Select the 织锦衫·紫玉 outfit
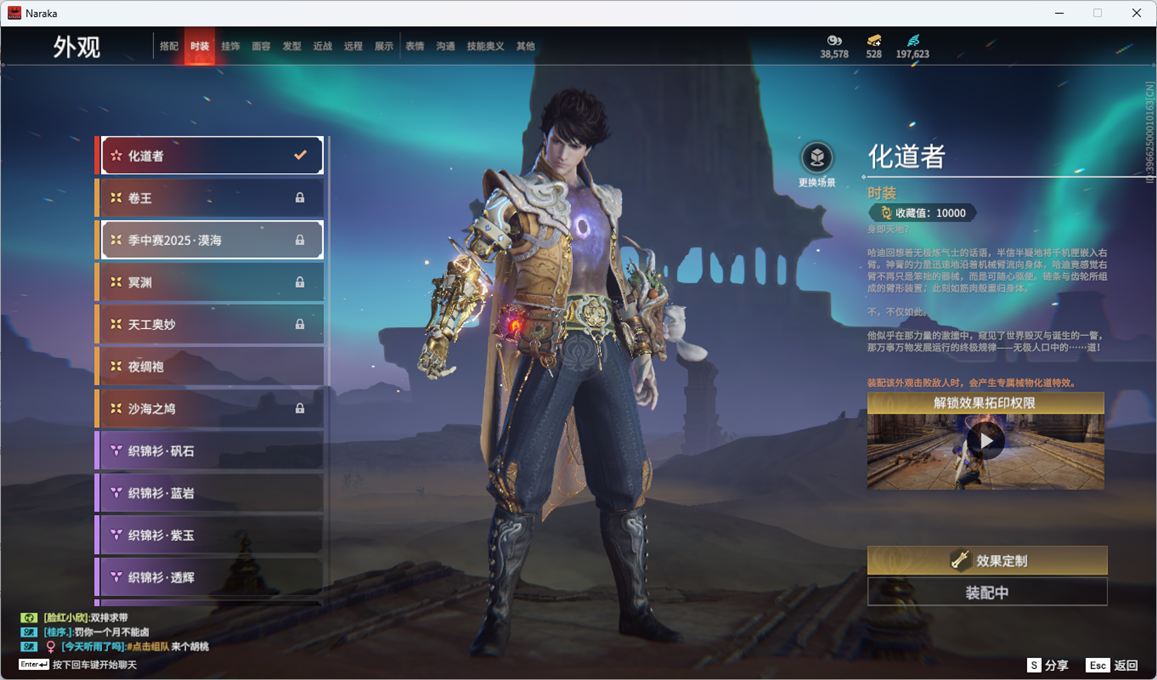1157x680 pixels. [x=210, y=535]
